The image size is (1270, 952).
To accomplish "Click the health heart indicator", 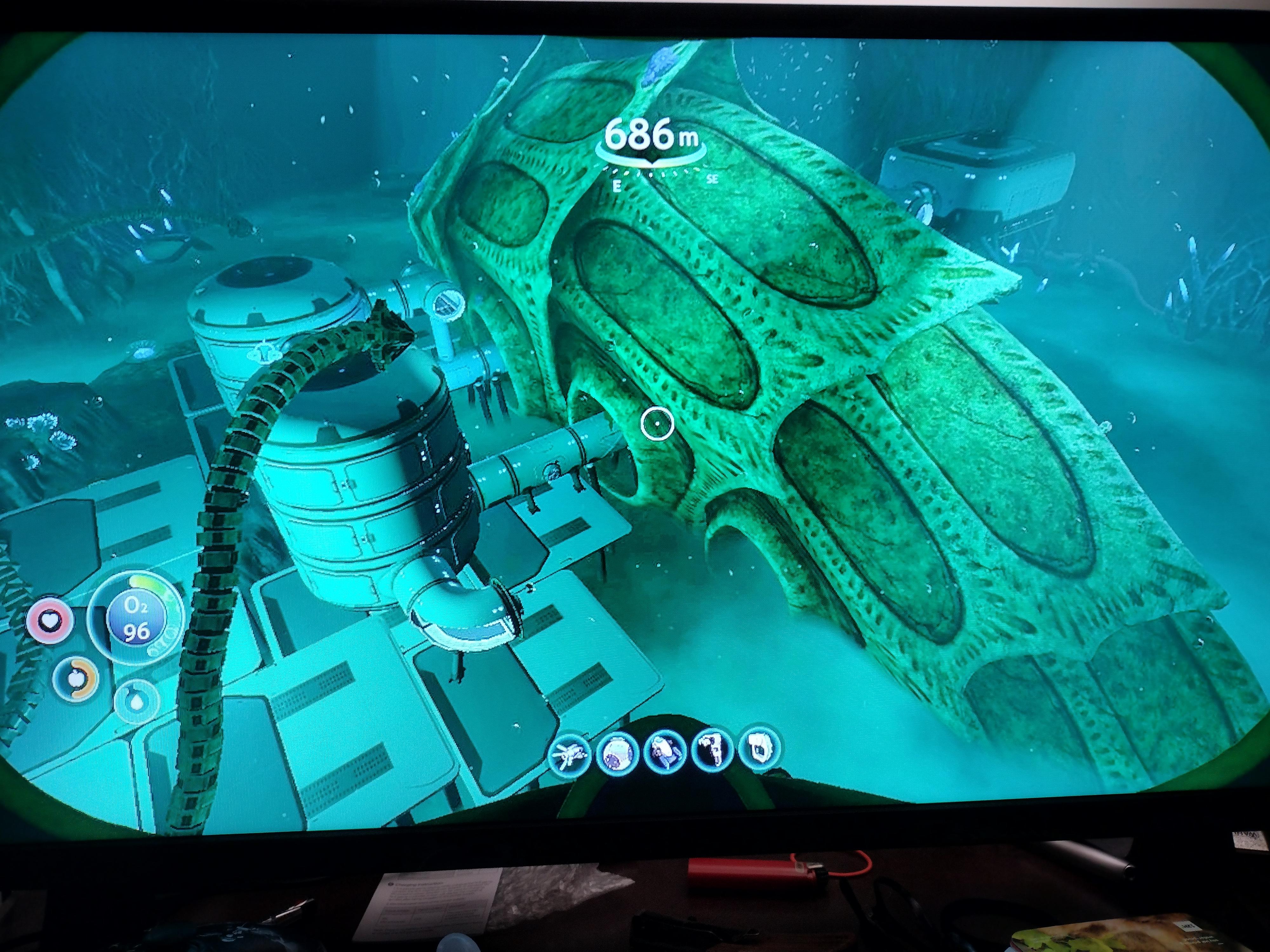I will [50, 621].
